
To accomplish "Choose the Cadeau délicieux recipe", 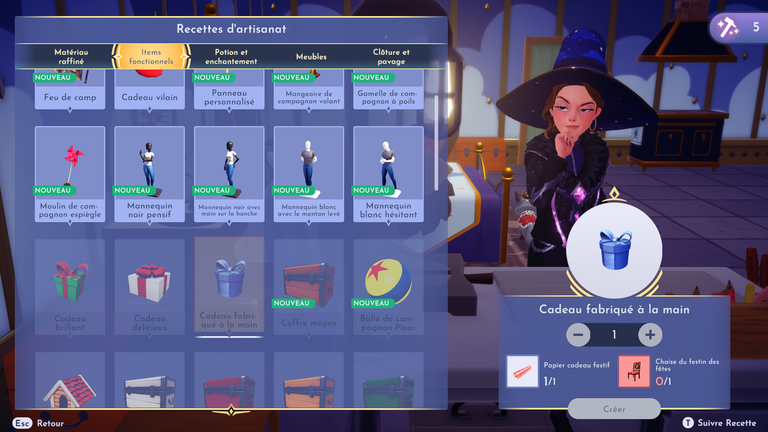I will (x=150, y=286).
